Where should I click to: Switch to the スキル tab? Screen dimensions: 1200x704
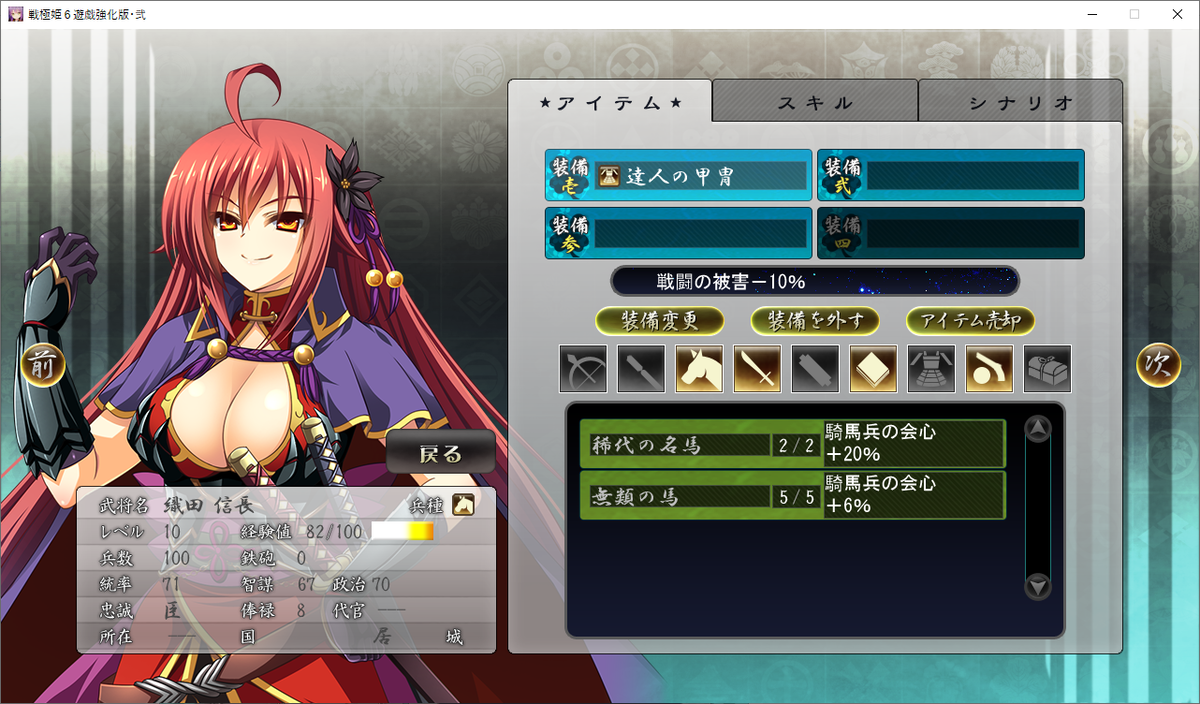815,102
